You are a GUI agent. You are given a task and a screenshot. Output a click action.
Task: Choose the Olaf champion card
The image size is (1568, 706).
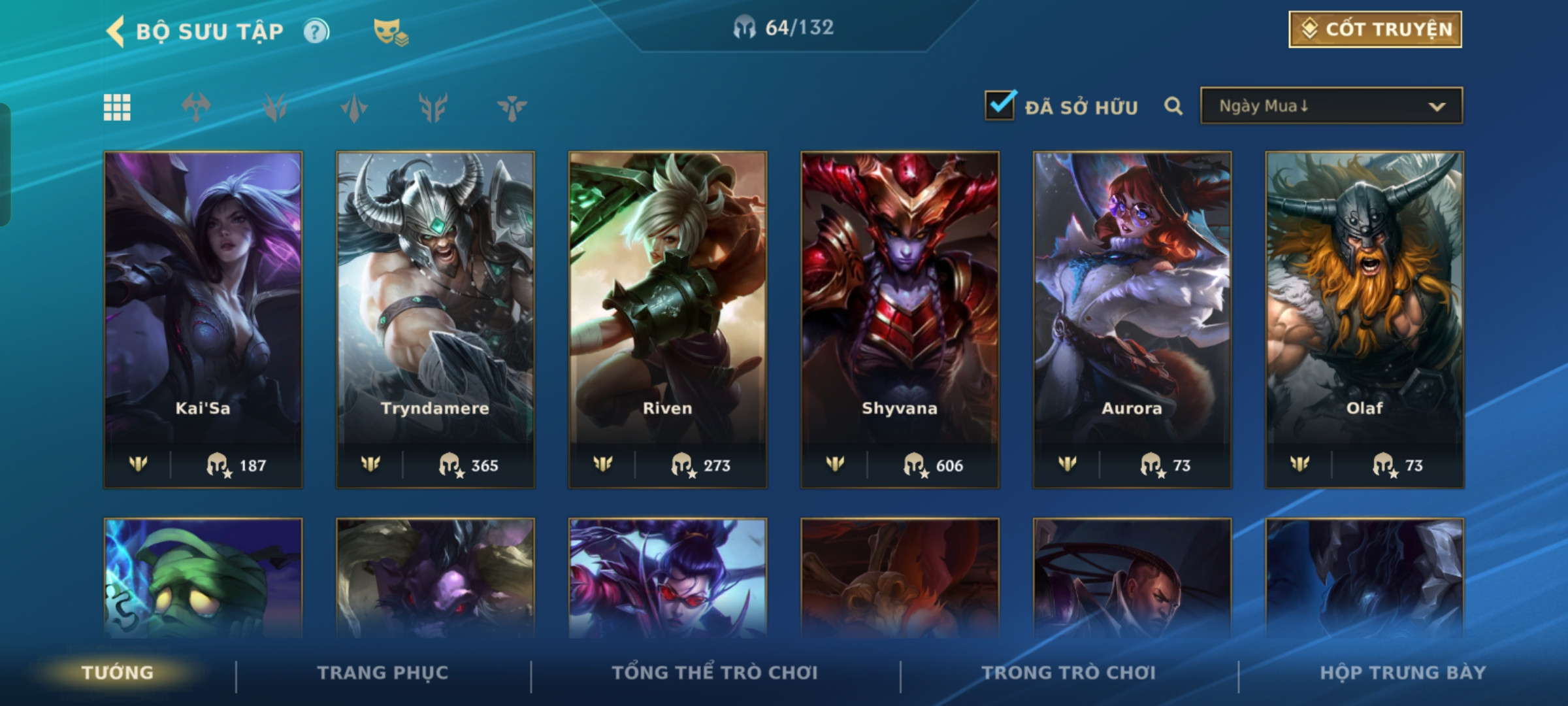tap(1364, 319)
